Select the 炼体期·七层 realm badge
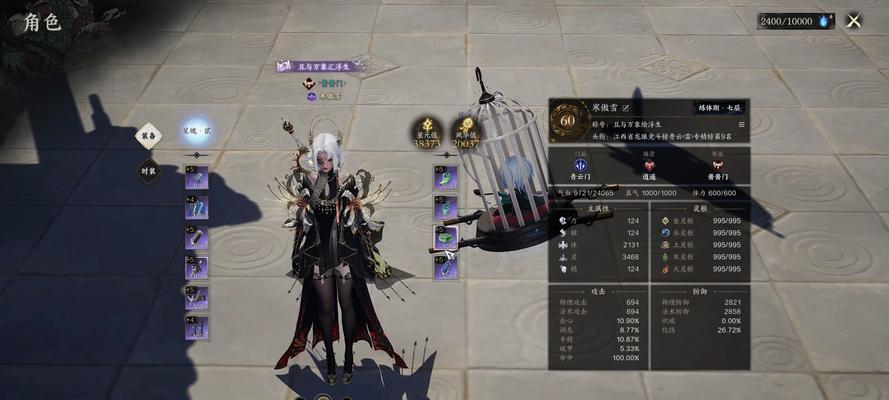Viewport: 889px width, 400px height. [718, 107]
